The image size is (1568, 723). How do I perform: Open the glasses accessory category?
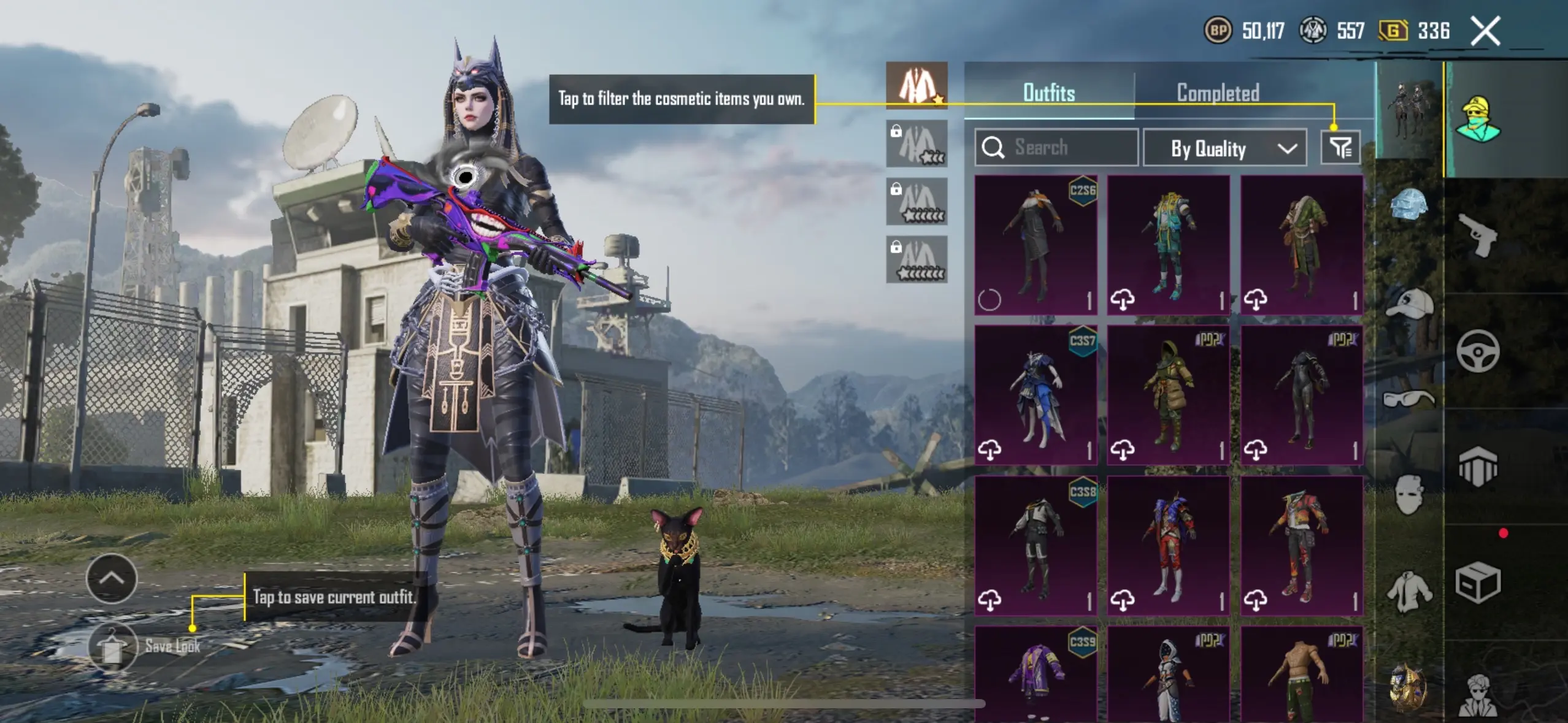[x=1410, y=399]
